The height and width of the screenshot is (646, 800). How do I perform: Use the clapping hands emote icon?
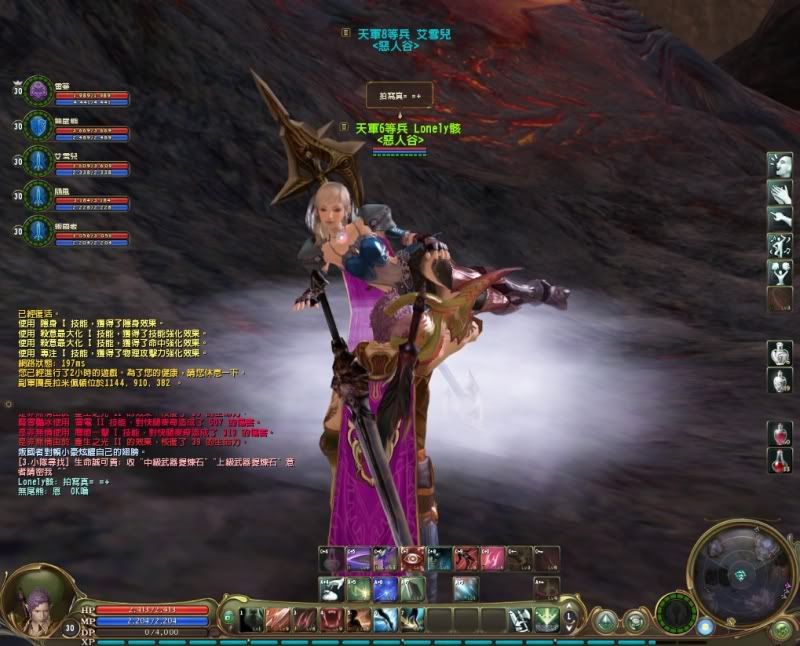(x=780, y=192)
